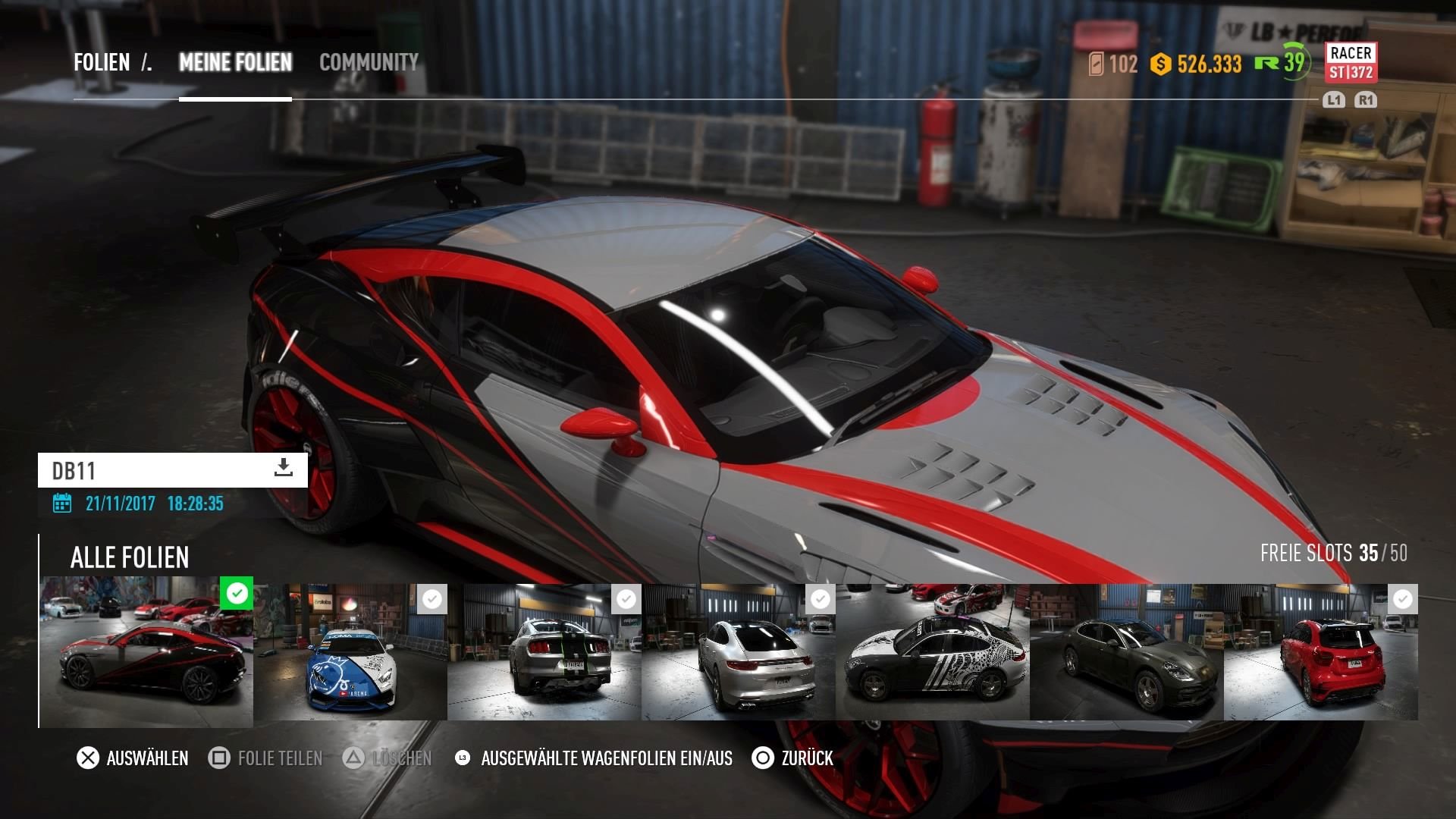The width and height of the screenshot is (1456, 819).
Task: Toggle the checkmark on the Lamborghini wrap thumbnail
Action: point(432,598)
